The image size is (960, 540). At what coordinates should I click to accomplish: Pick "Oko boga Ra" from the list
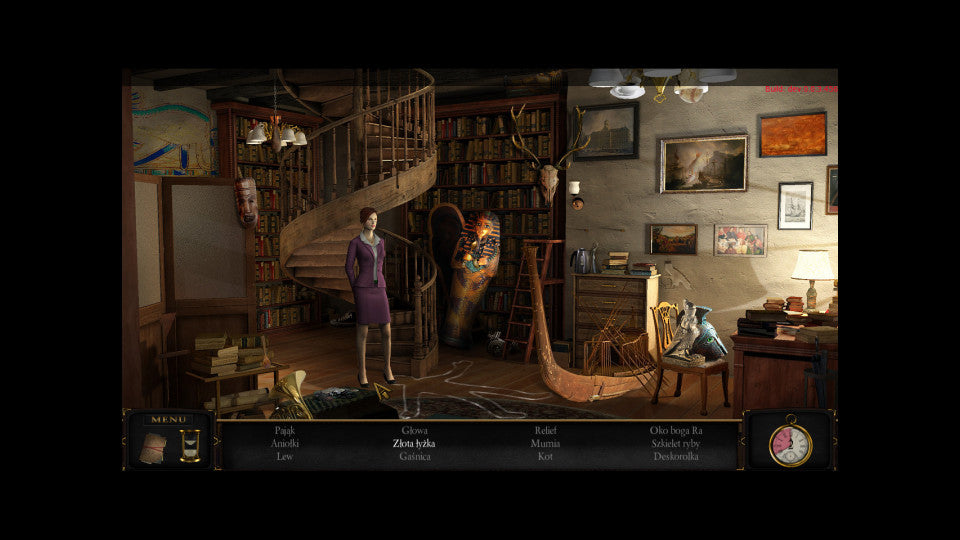(x=676, y=430)
